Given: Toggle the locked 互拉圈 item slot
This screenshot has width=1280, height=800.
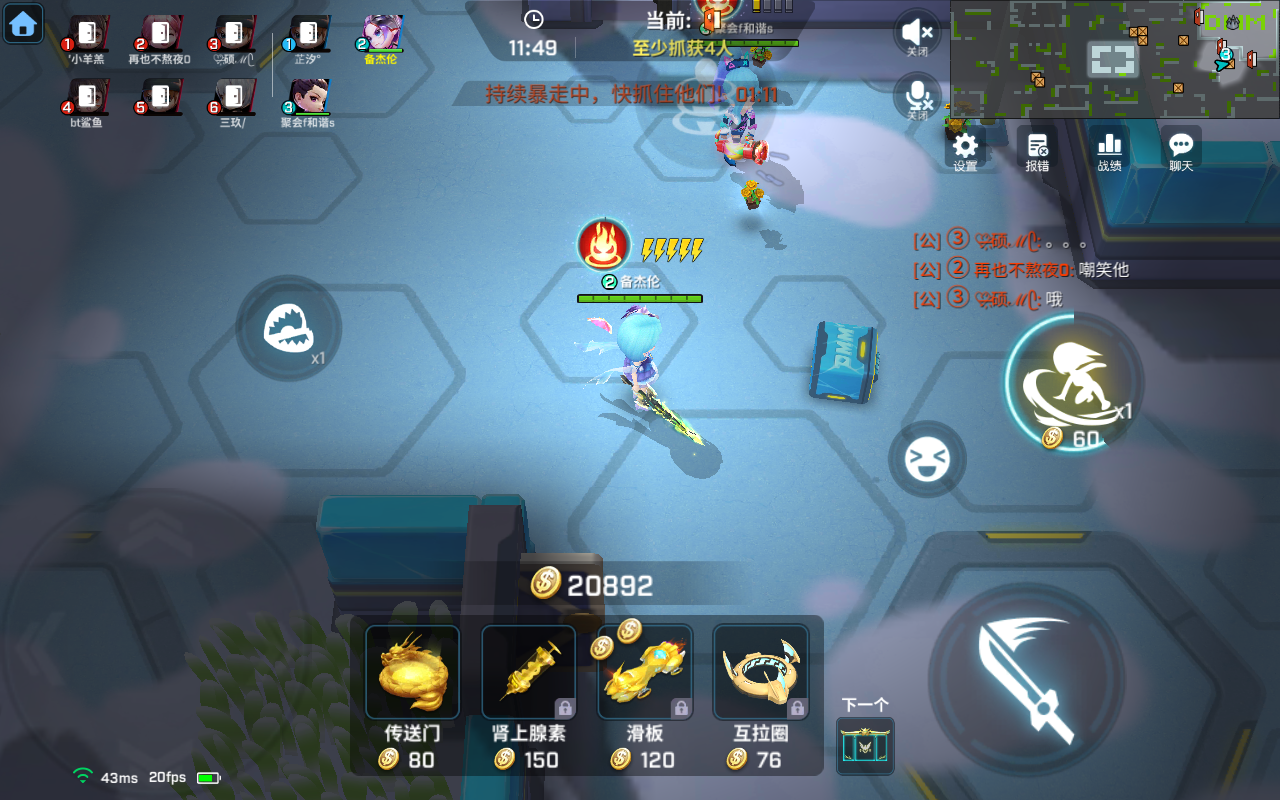Looking at the screenshot, I should 760,670.
